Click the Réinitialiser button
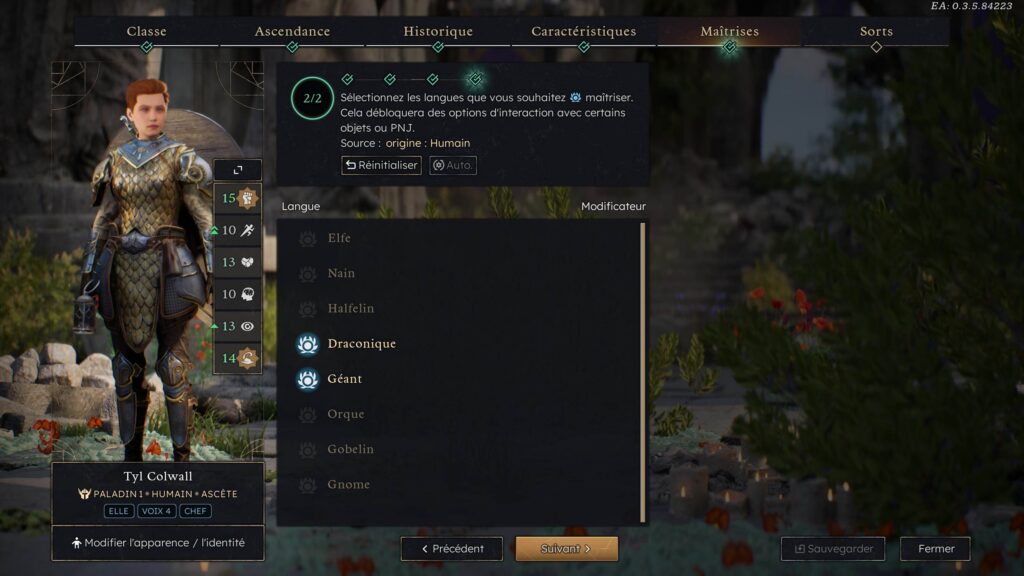Viewport: 1024px width, 576px height. (381, 165)
